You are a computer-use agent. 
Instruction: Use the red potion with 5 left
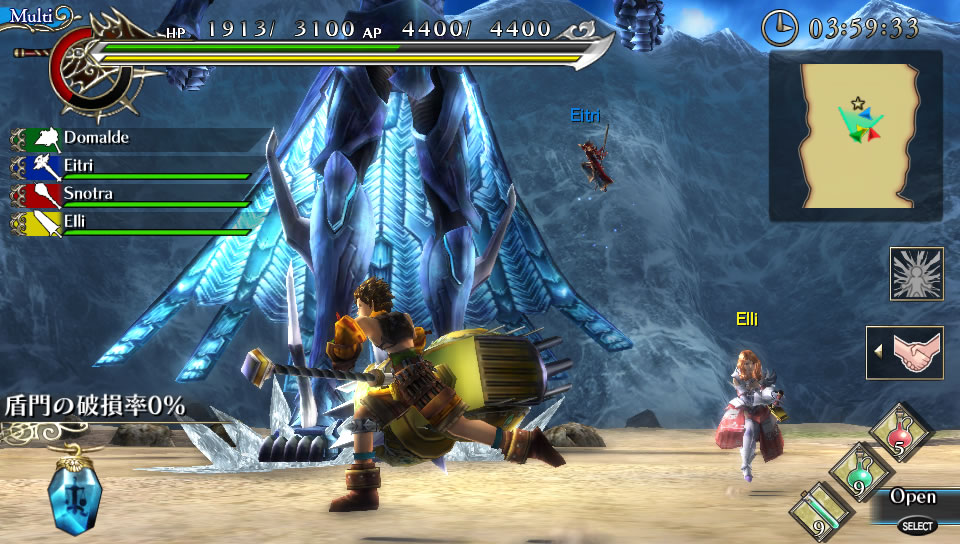point(900,432)
